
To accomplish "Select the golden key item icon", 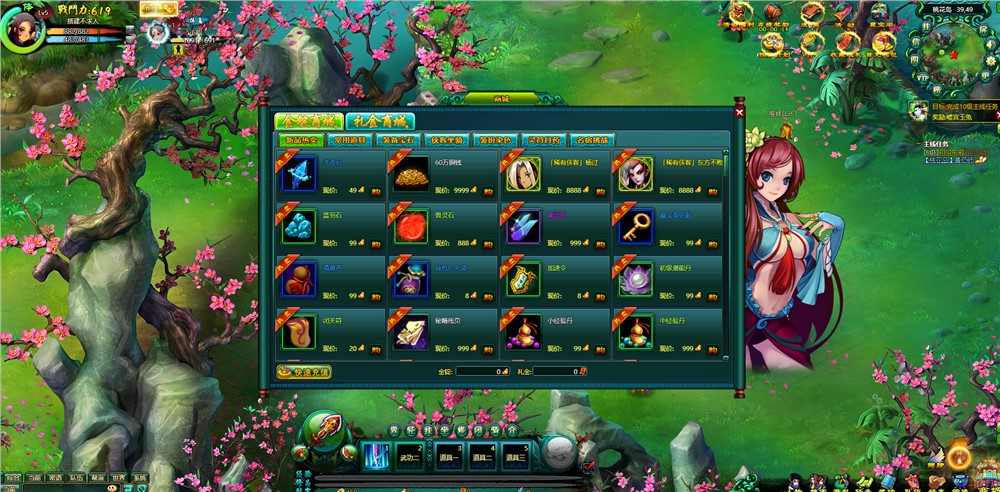I will [635, 227].
